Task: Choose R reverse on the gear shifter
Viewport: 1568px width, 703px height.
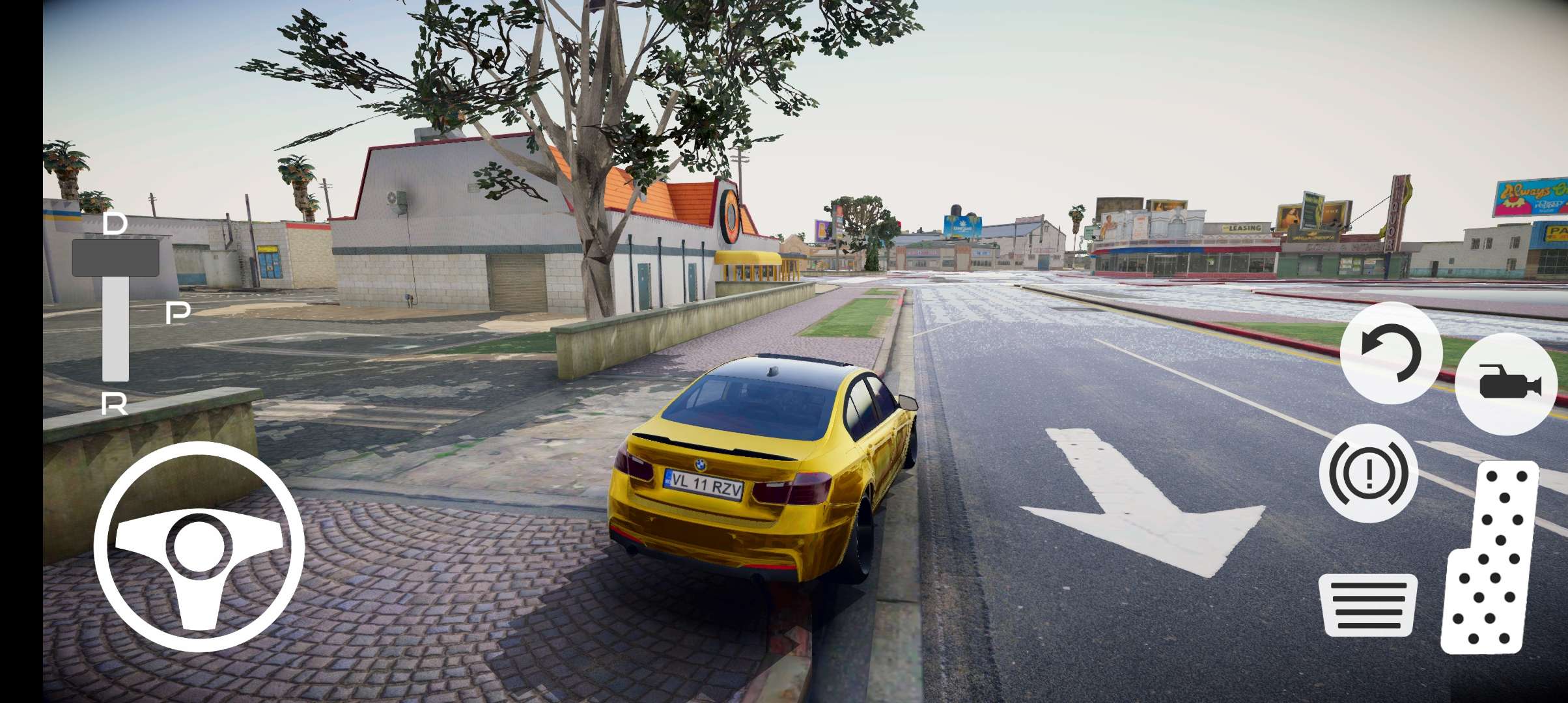Action: click(x=115, y=405)
